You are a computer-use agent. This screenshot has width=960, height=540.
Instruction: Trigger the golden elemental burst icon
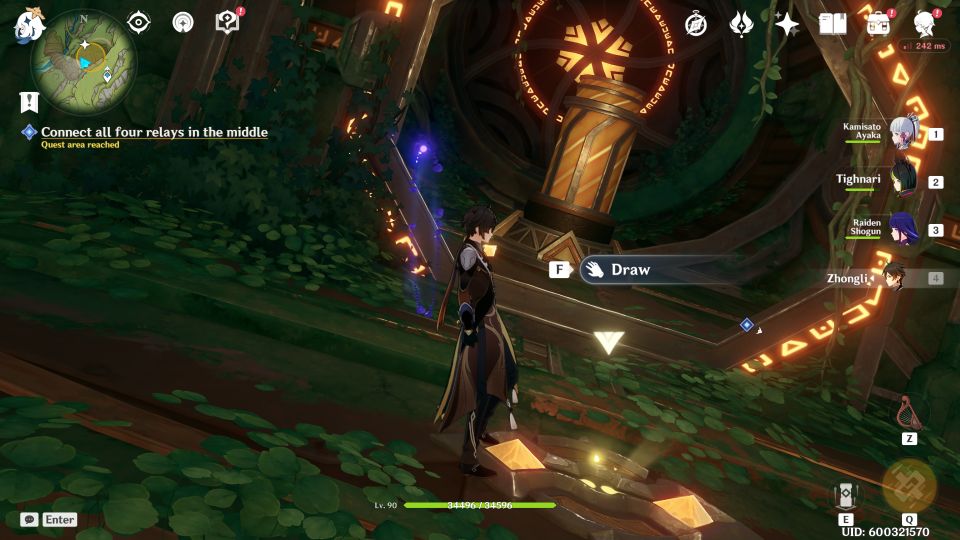pos(909,486)
